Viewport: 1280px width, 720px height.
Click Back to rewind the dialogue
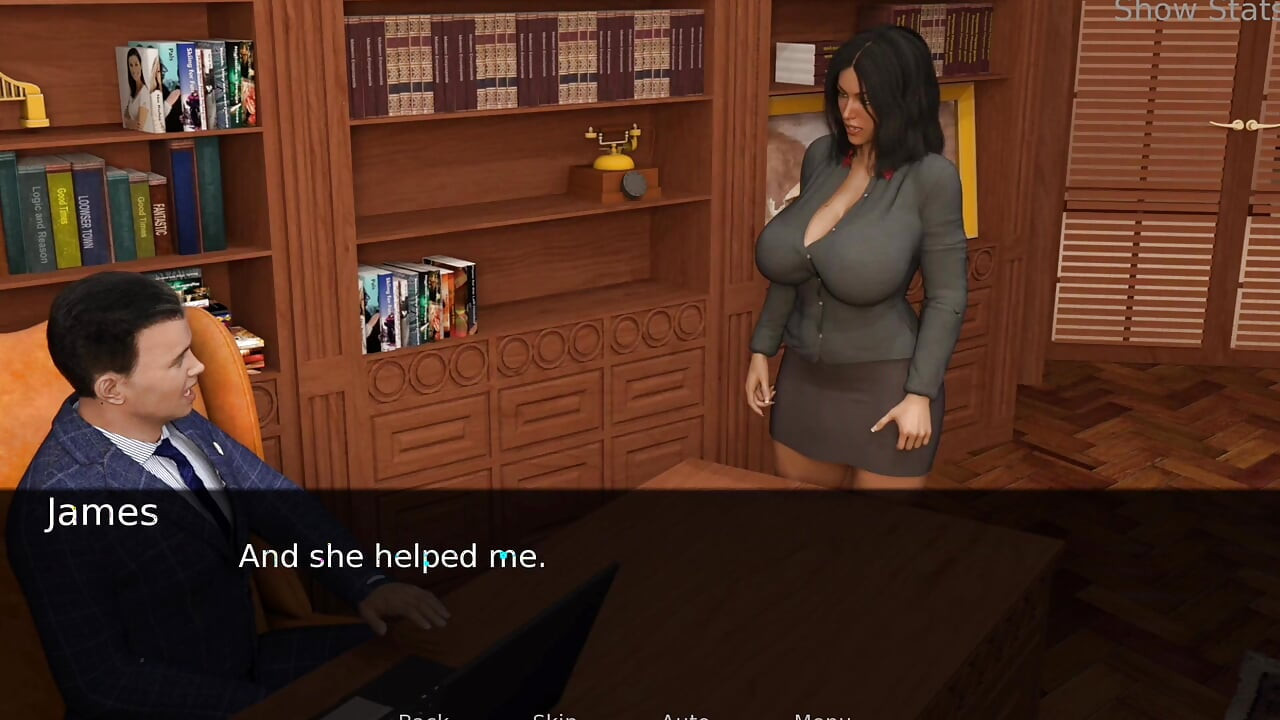point(425,716)
